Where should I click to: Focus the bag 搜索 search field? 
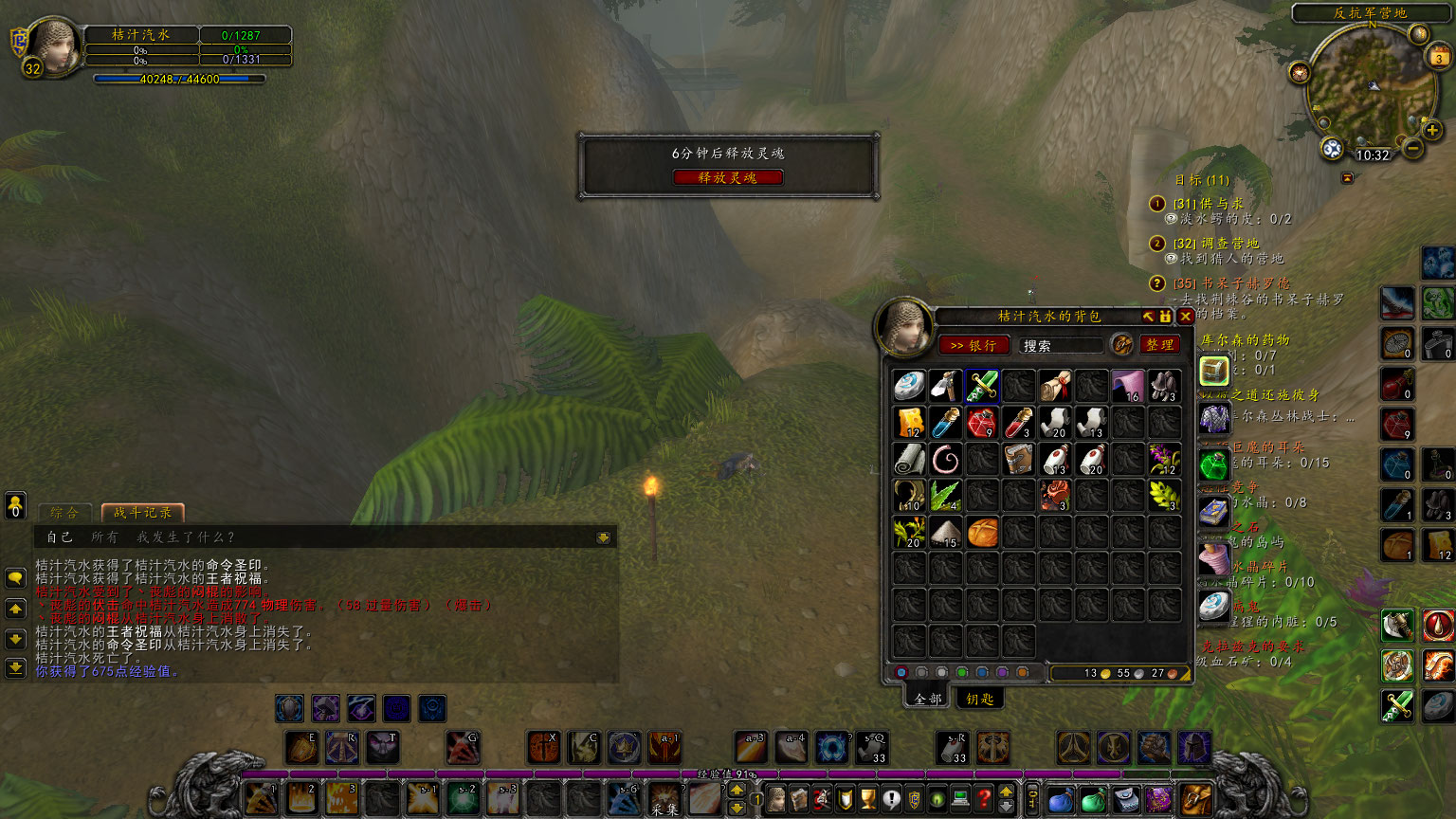point(1060,345)
